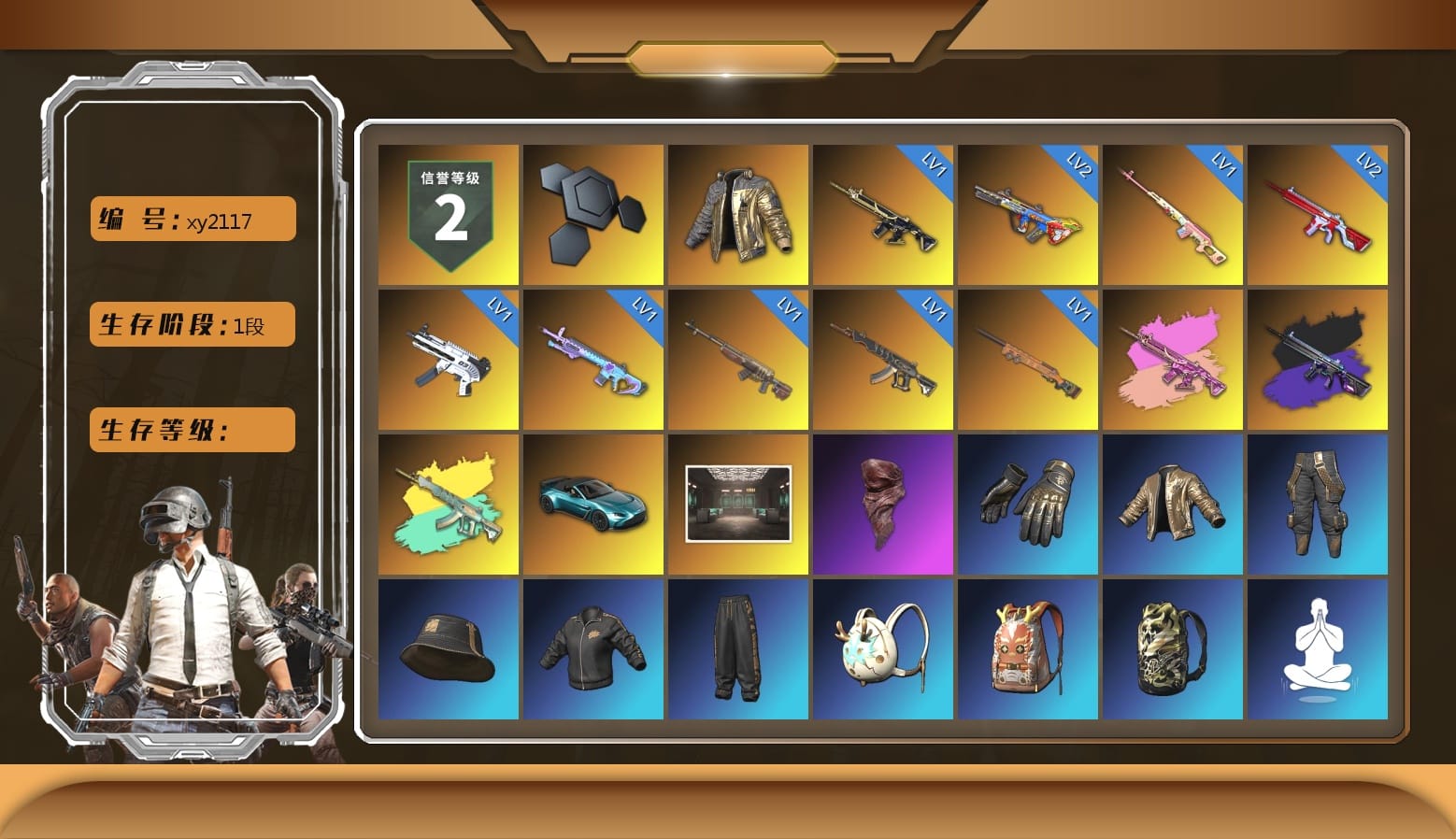
Task: Click the pink splash paint rifle skin
Action: [x=1173, y=358]
